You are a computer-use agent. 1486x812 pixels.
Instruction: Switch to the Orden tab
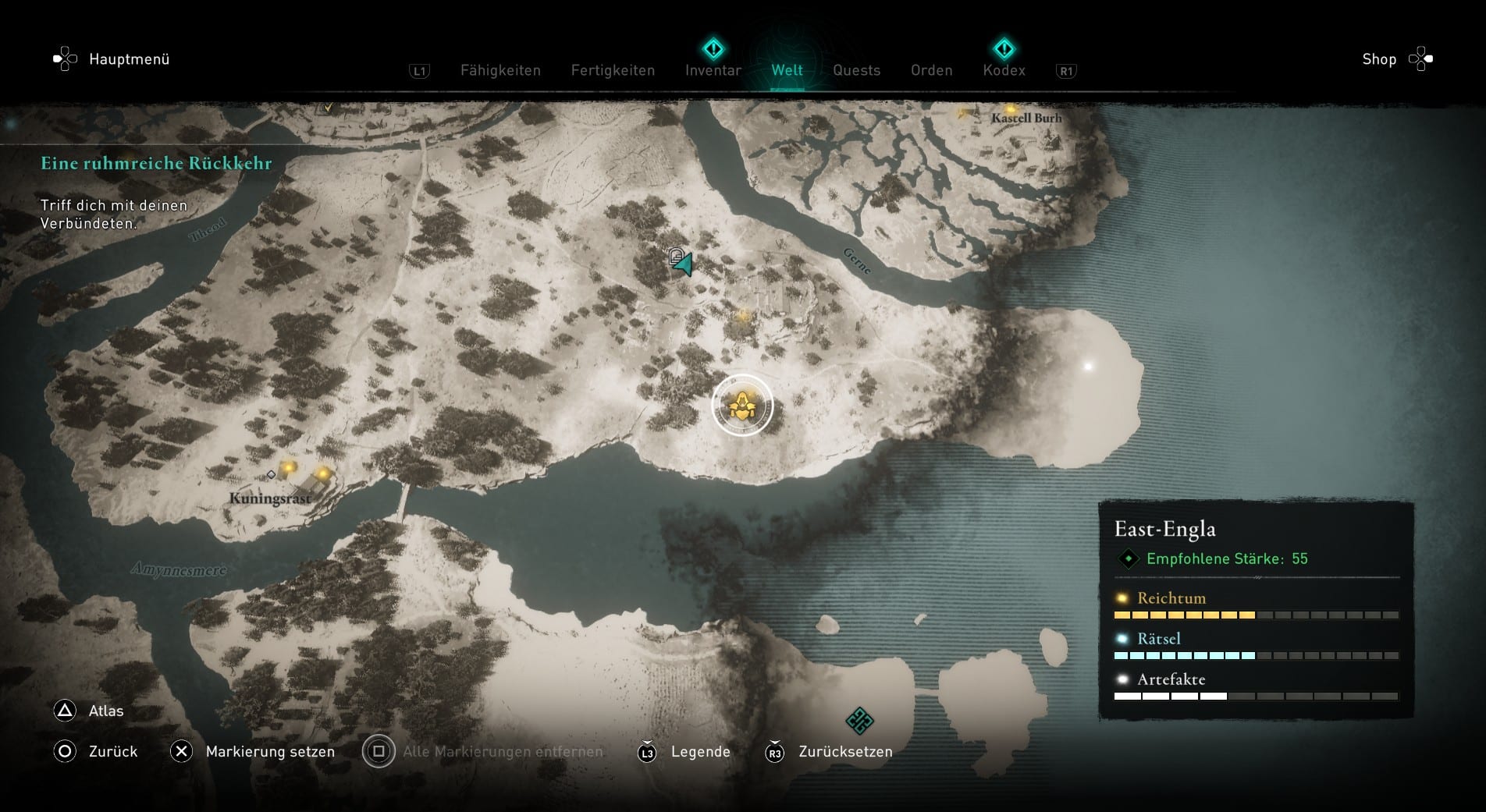(x=931, y=70)
